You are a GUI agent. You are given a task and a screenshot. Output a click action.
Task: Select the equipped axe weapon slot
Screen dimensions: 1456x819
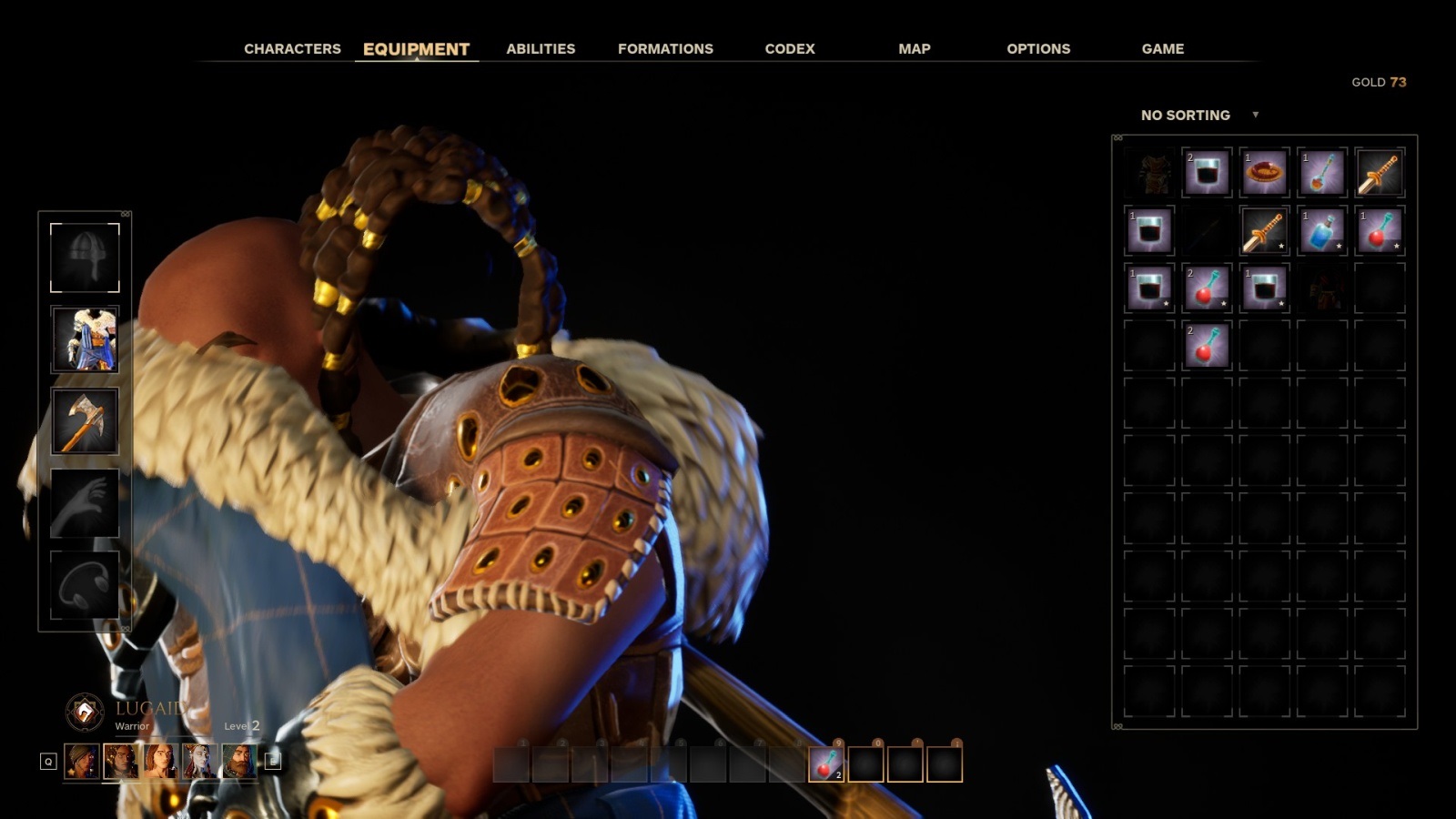click(85, 421)
